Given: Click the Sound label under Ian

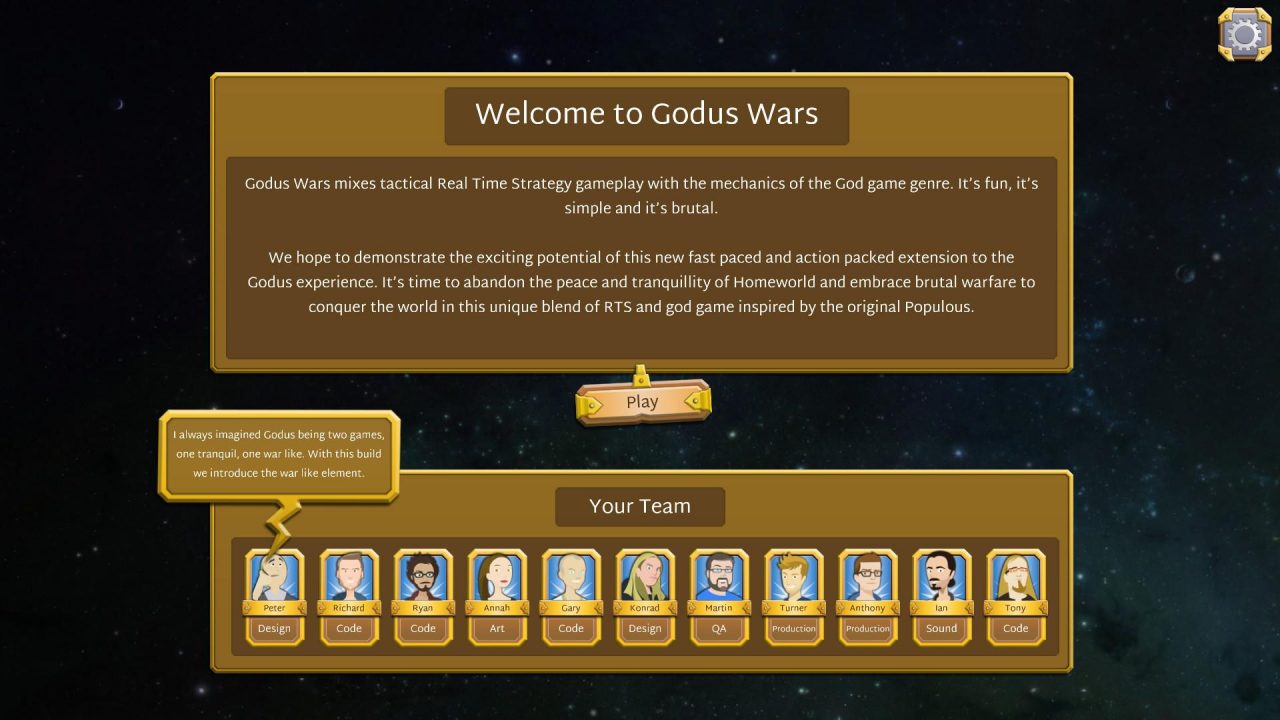Looking at the screenshot, I should 941,628.
